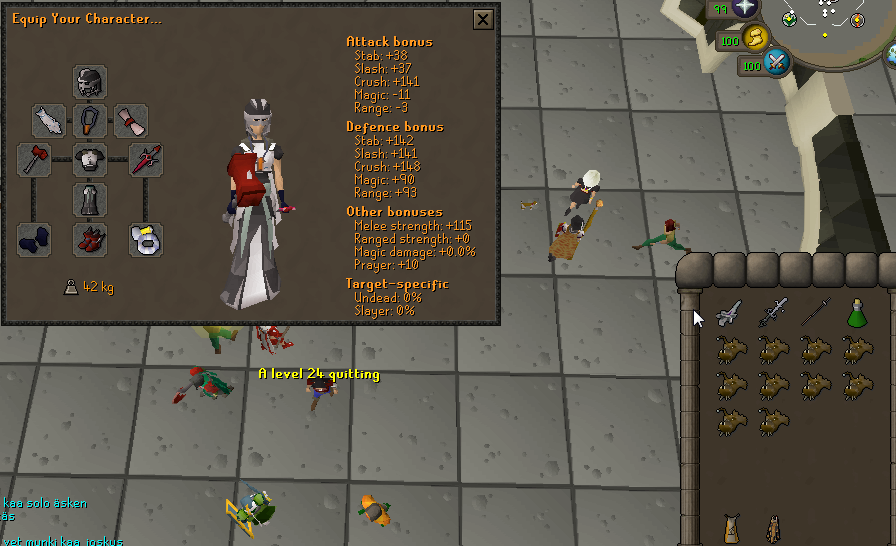This screenshot has width=896, height=546.
Task: Choose the fish item in the ammo slot
Action: tap(49, 120)
